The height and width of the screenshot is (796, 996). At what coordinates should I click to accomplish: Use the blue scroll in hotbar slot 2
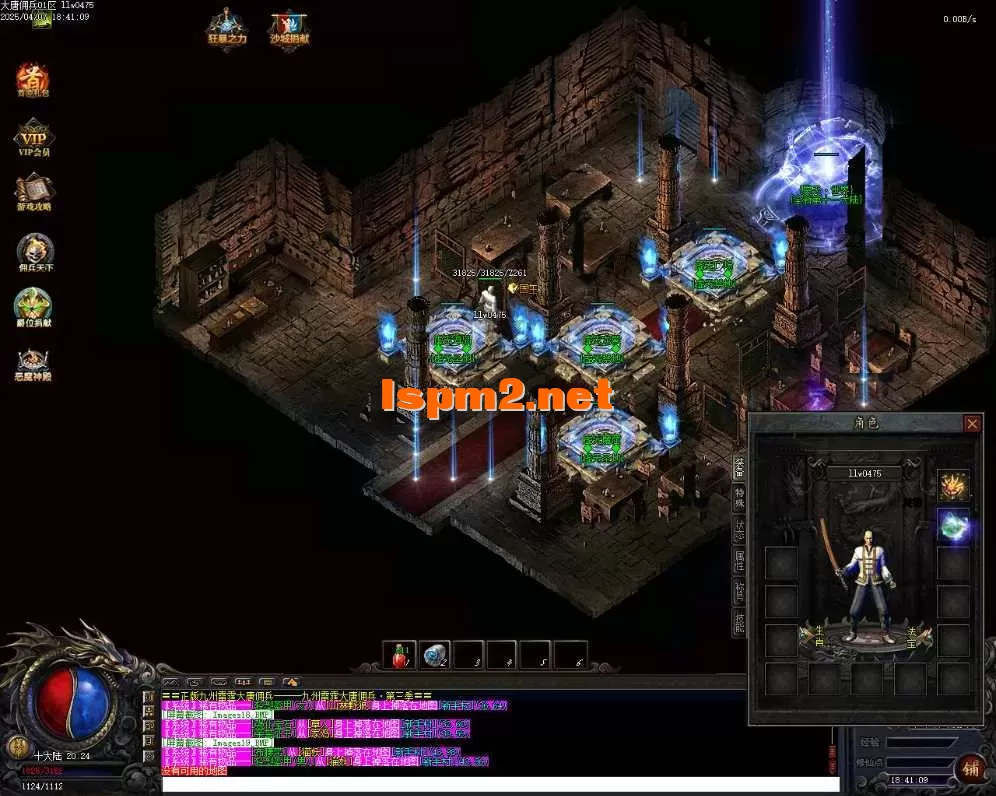pyautogui.click(x=434, y=655)
